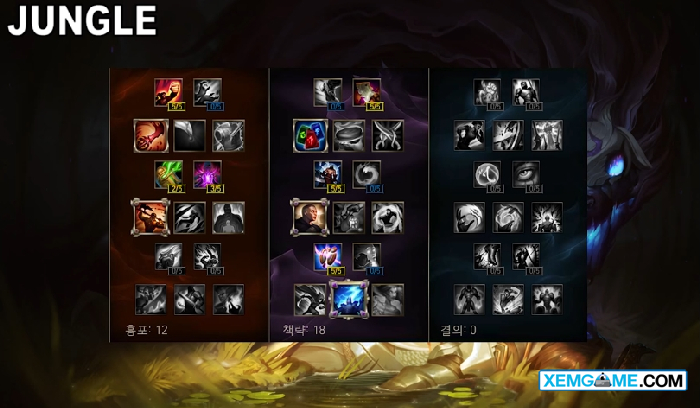Image resolution: width=700 pixels, height=408 pixels.
Task: Select the Fury mastery in Ferocity
Action: (167, 92)
